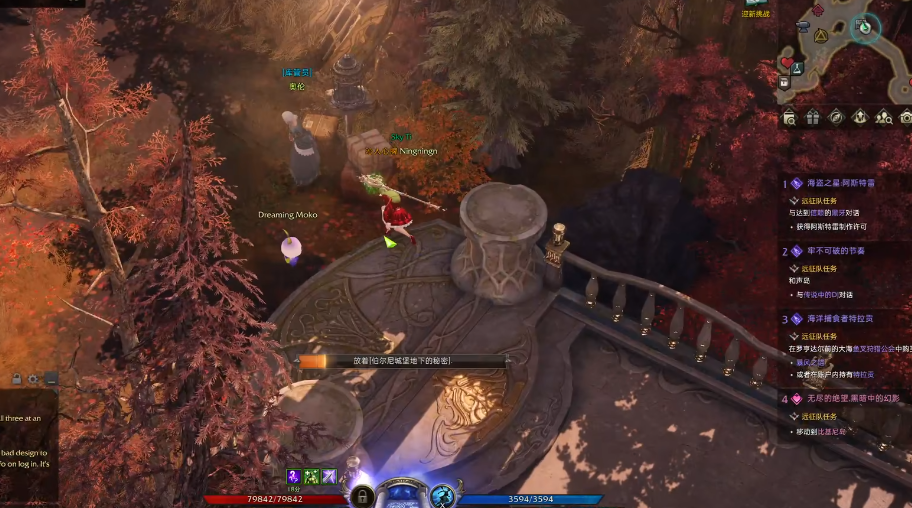Screen dimensions: 912x508
Task: Minimize the chat window
Action: pyautogui.click(x=51, y=380)
